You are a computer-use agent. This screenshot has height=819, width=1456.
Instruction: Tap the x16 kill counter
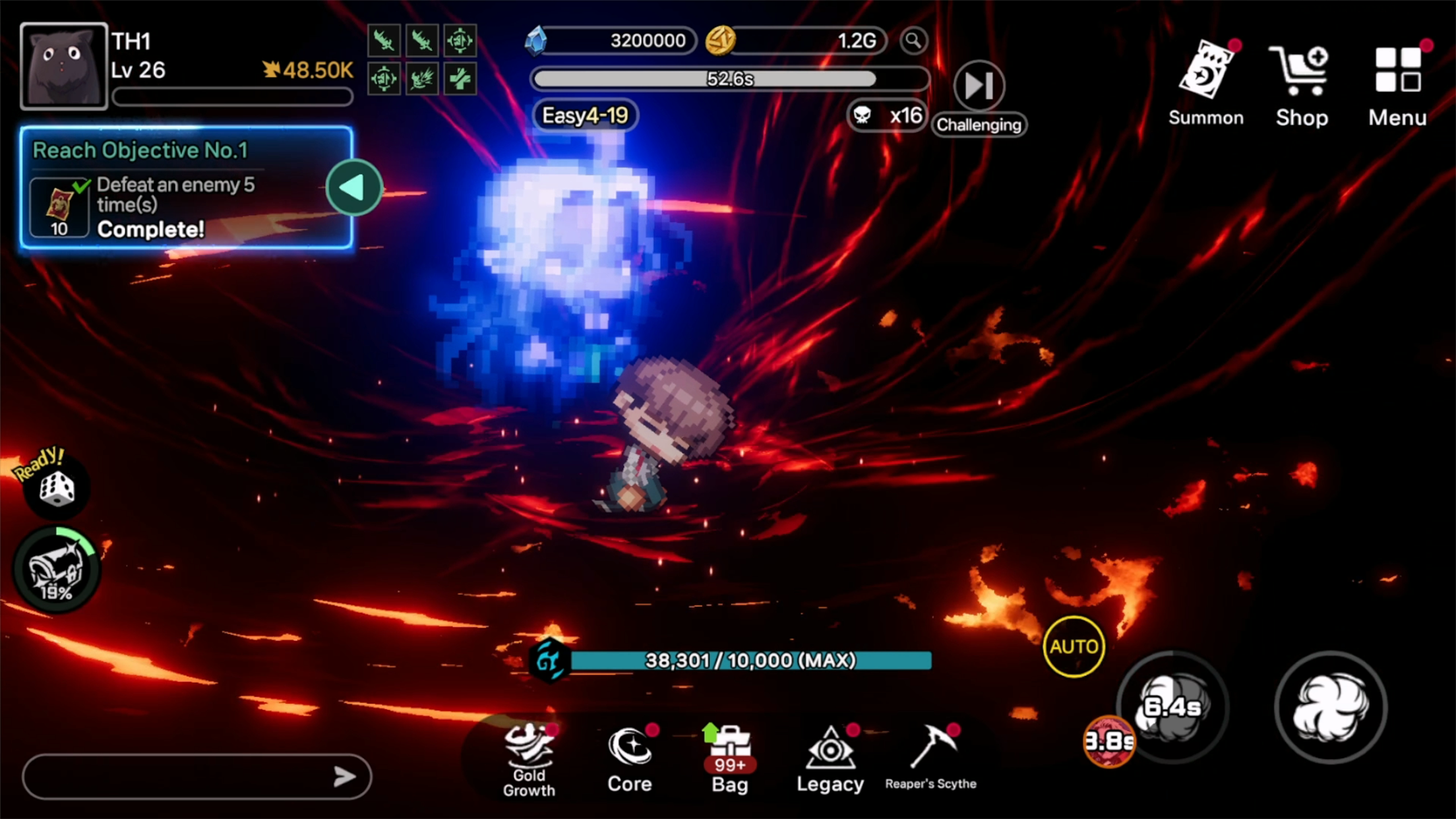pyautogui.click(x=888, y=115)
